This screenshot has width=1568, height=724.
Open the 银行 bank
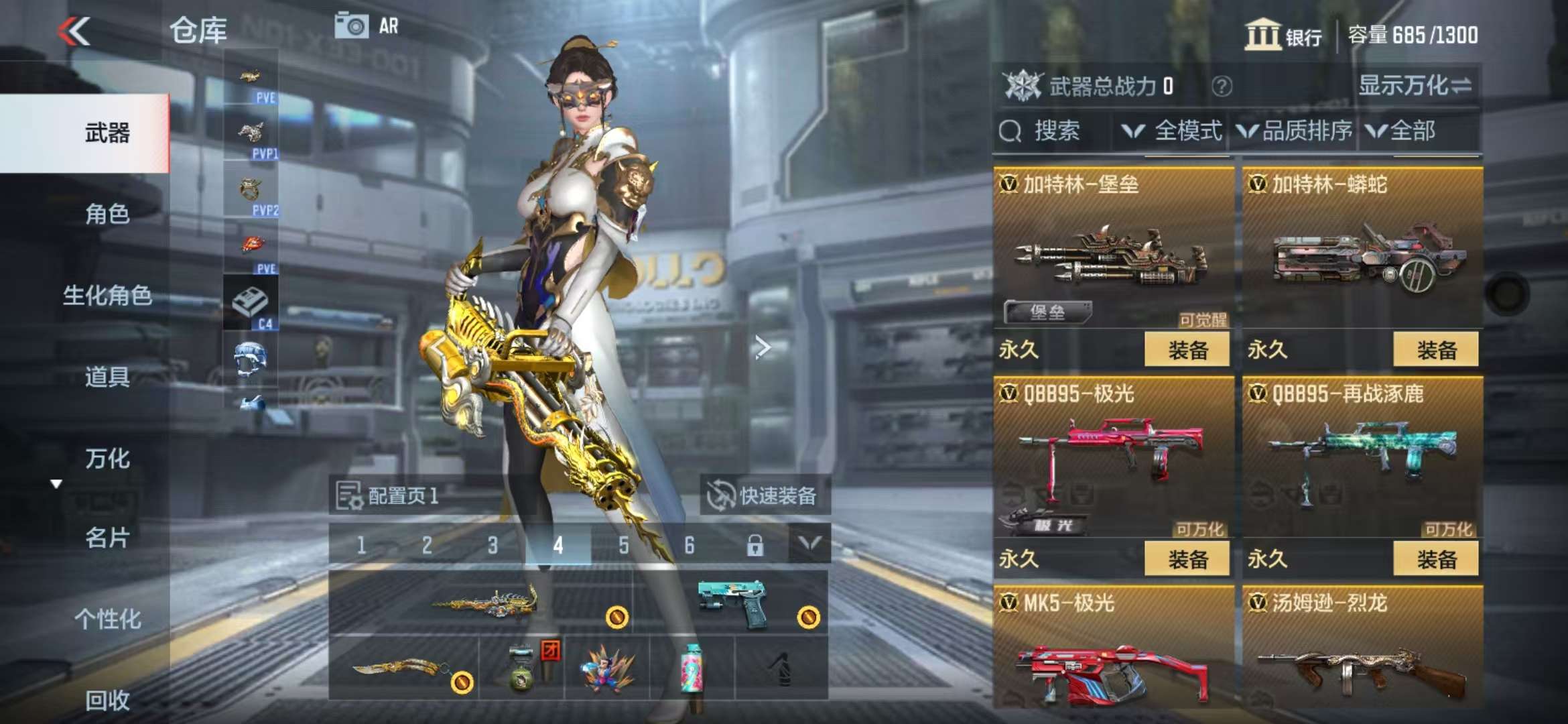[1283, 35]
